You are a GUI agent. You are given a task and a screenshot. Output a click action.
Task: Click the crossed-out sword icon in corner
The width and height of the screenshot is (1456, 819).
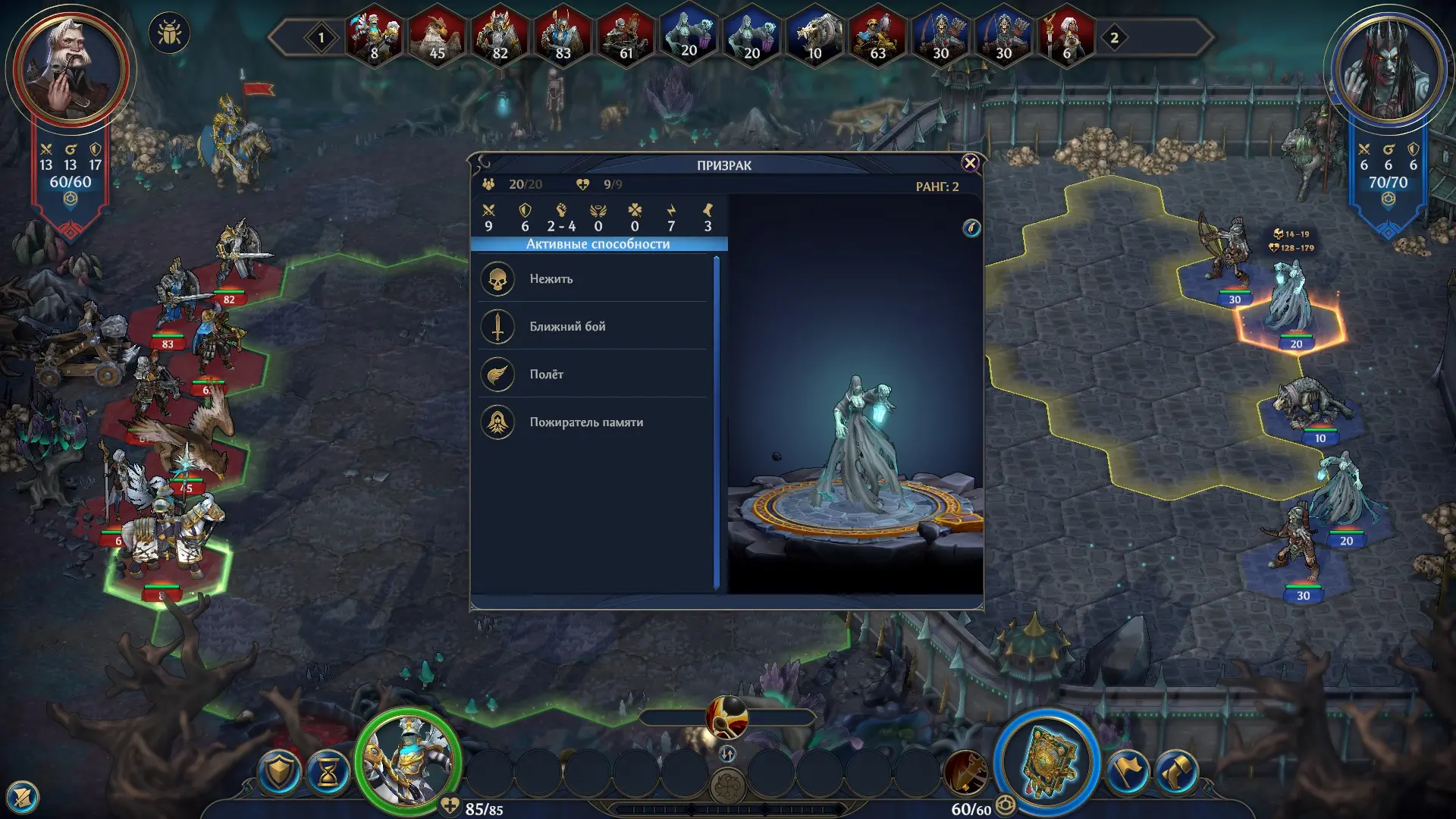tap(22, 797)
